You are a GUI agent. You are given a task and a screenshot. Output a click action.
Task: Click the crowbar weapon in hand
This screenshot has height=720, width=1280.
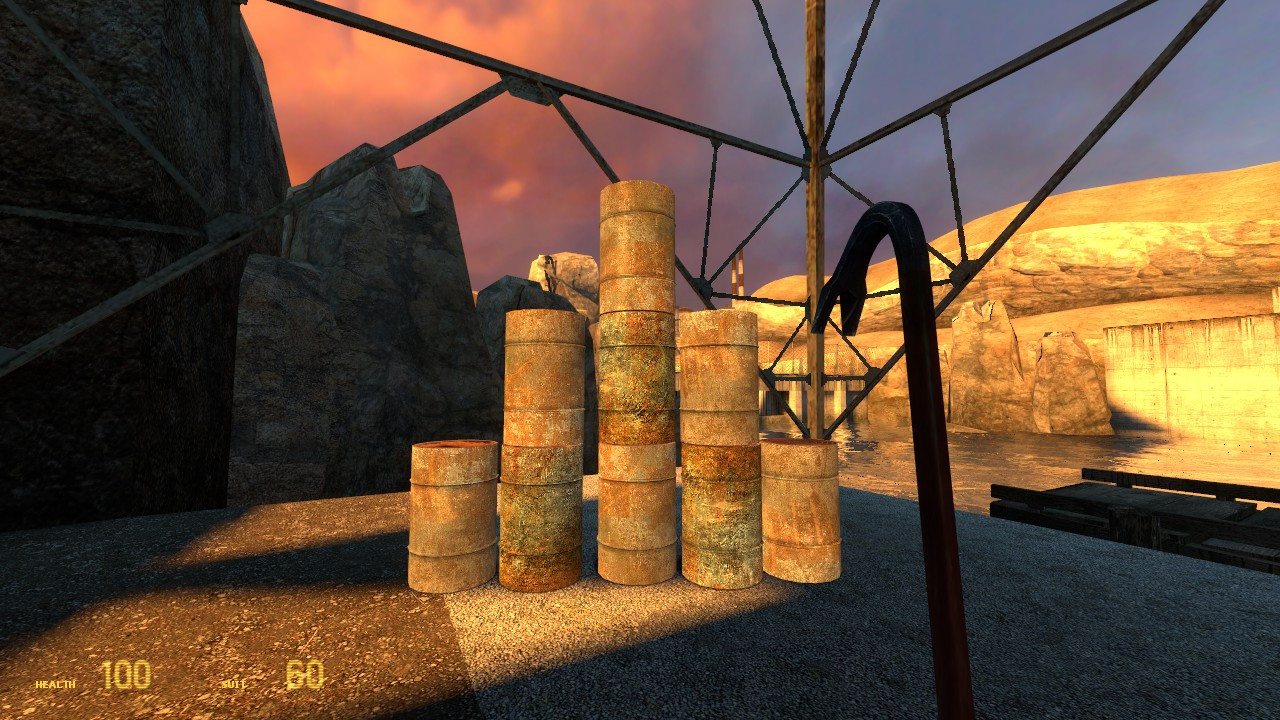[x=930, y=450]
